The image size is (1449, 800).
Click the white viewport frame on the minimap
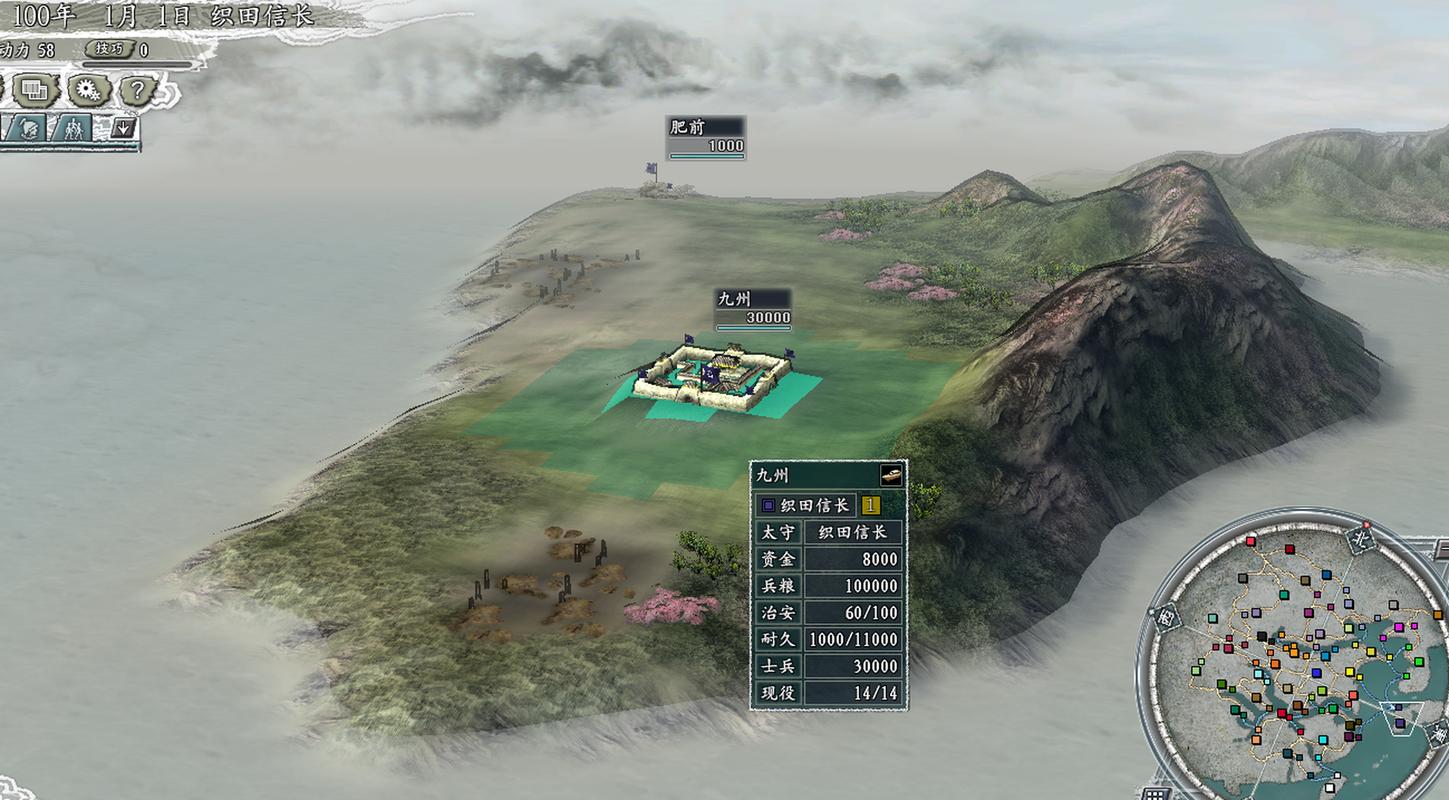click(1400, 717)
